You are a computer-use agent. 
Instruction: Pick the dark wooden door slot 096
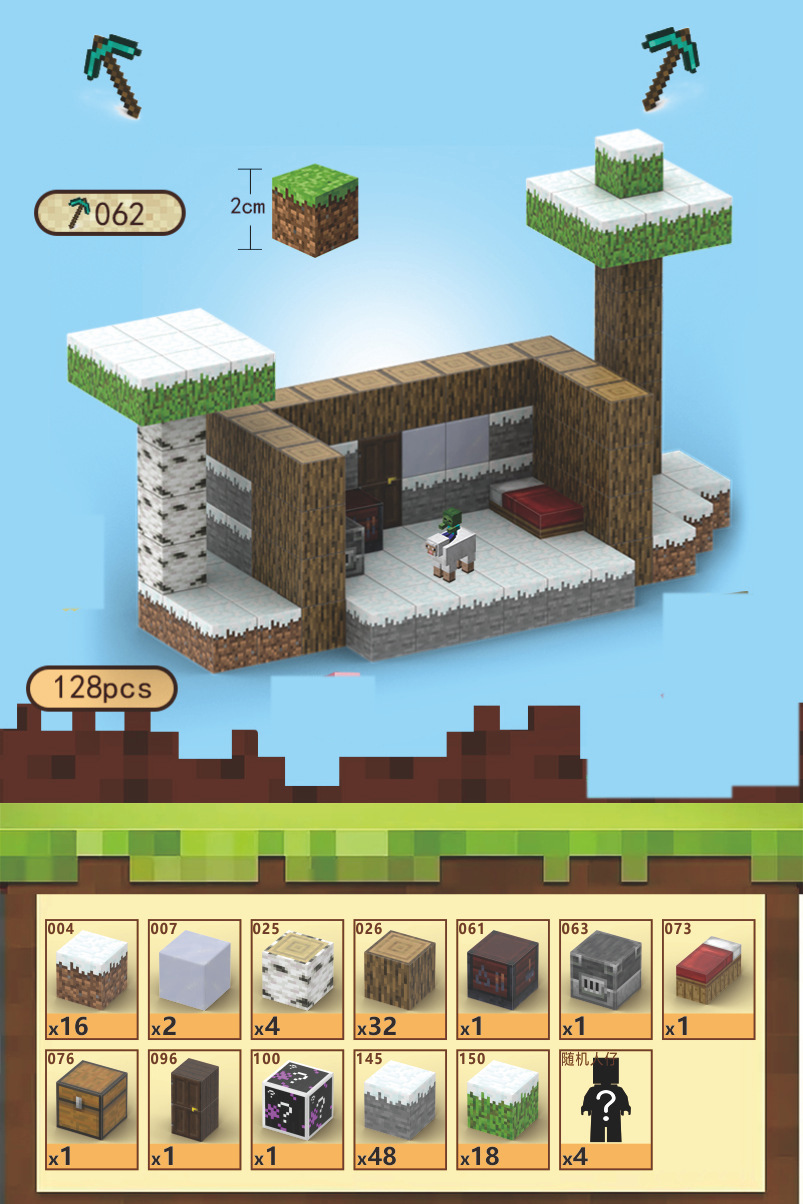195,1109
